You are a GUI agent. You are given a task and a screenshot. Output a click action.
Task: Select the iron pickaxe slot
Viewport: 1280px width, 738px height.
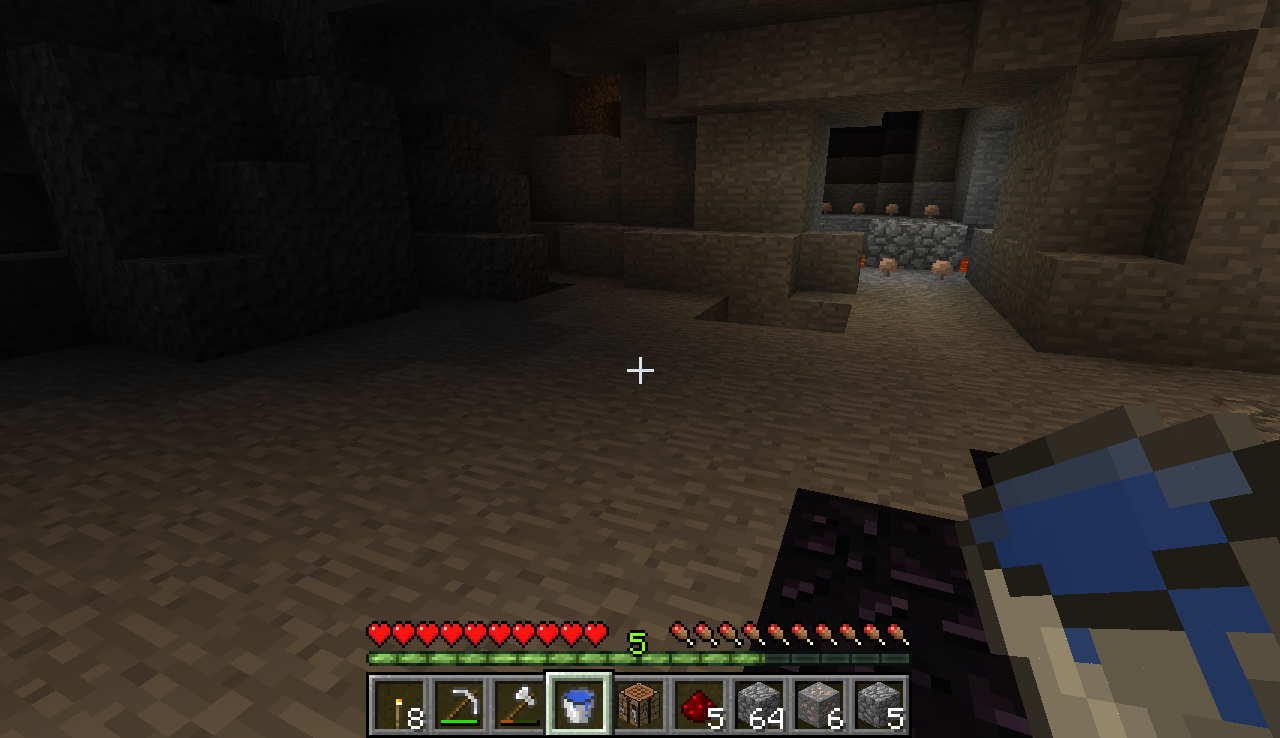(x=459, y=705)
